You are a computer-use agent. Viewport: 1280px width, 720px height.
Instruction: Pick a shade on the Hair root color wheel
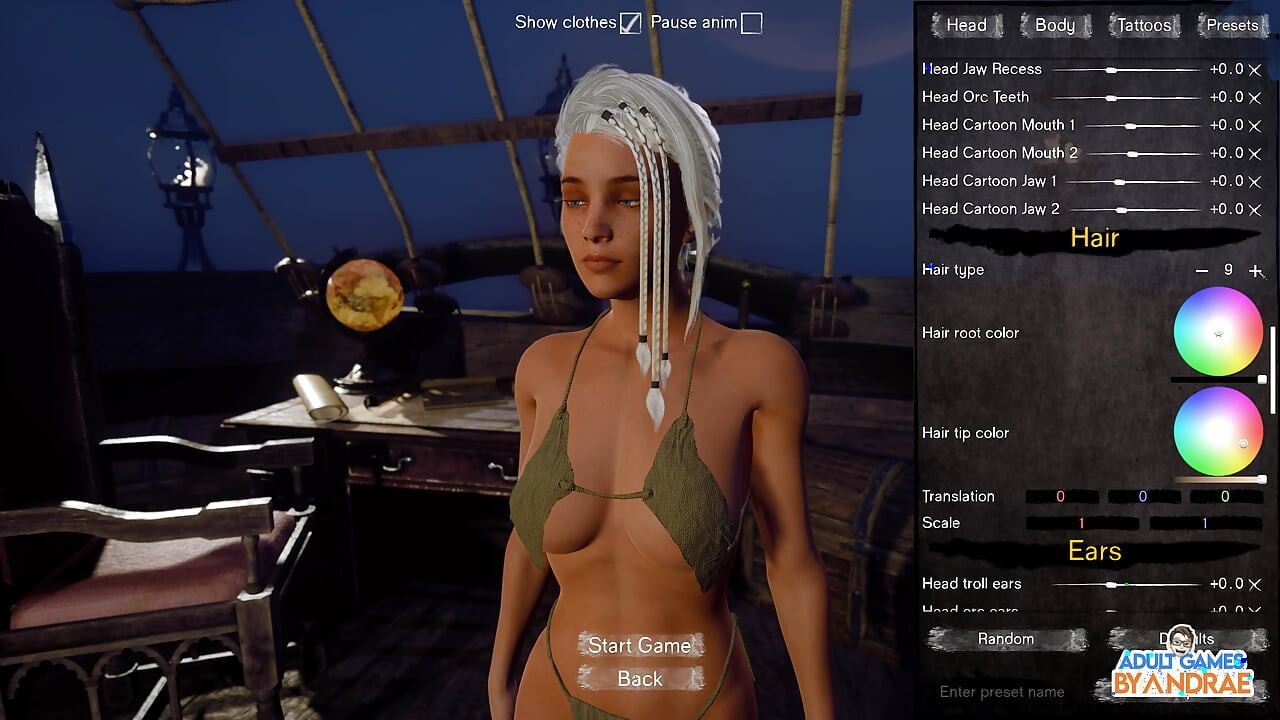tap(1218, 331)
